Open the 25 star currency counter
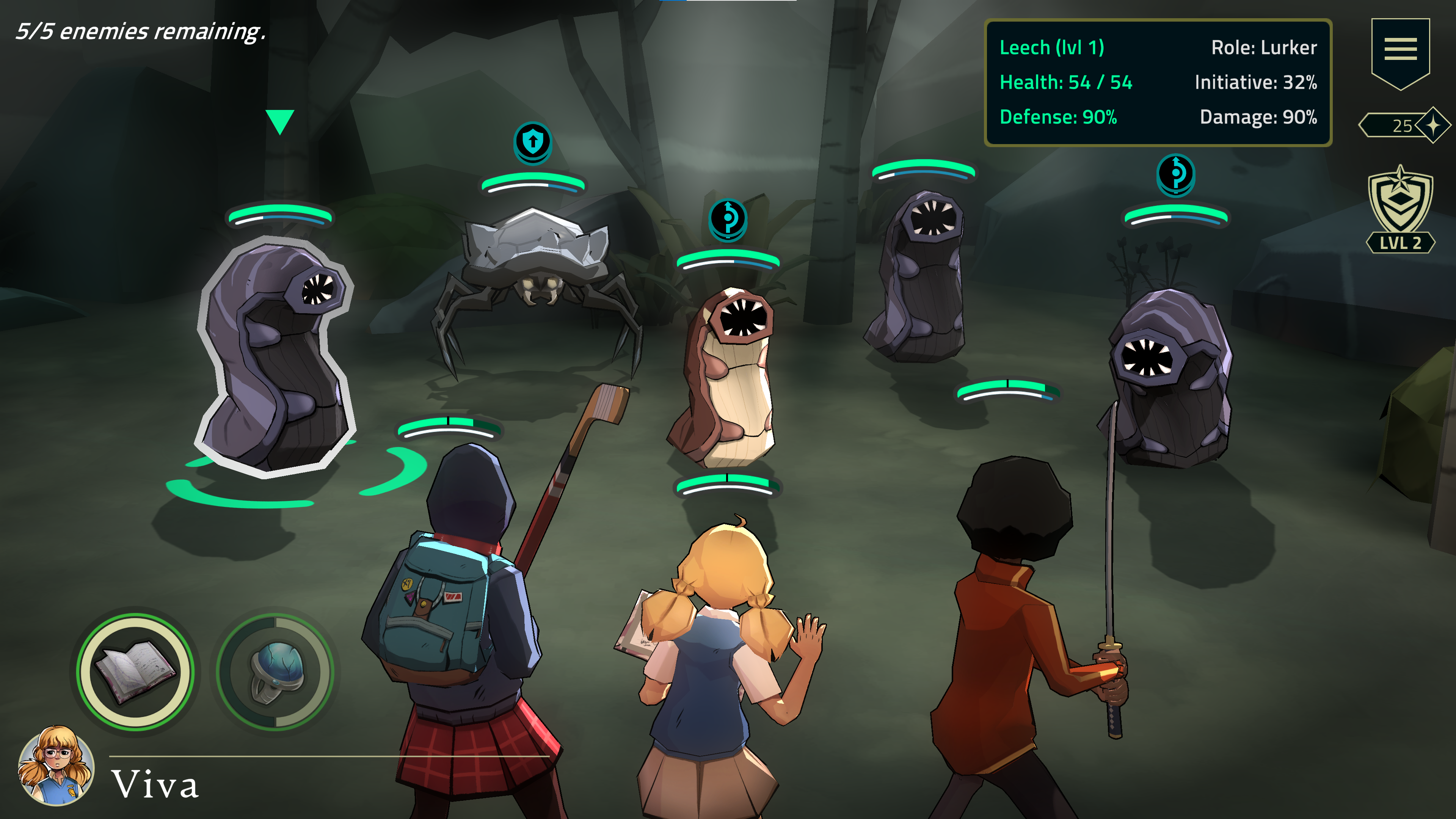 (x=1404, y=126)
